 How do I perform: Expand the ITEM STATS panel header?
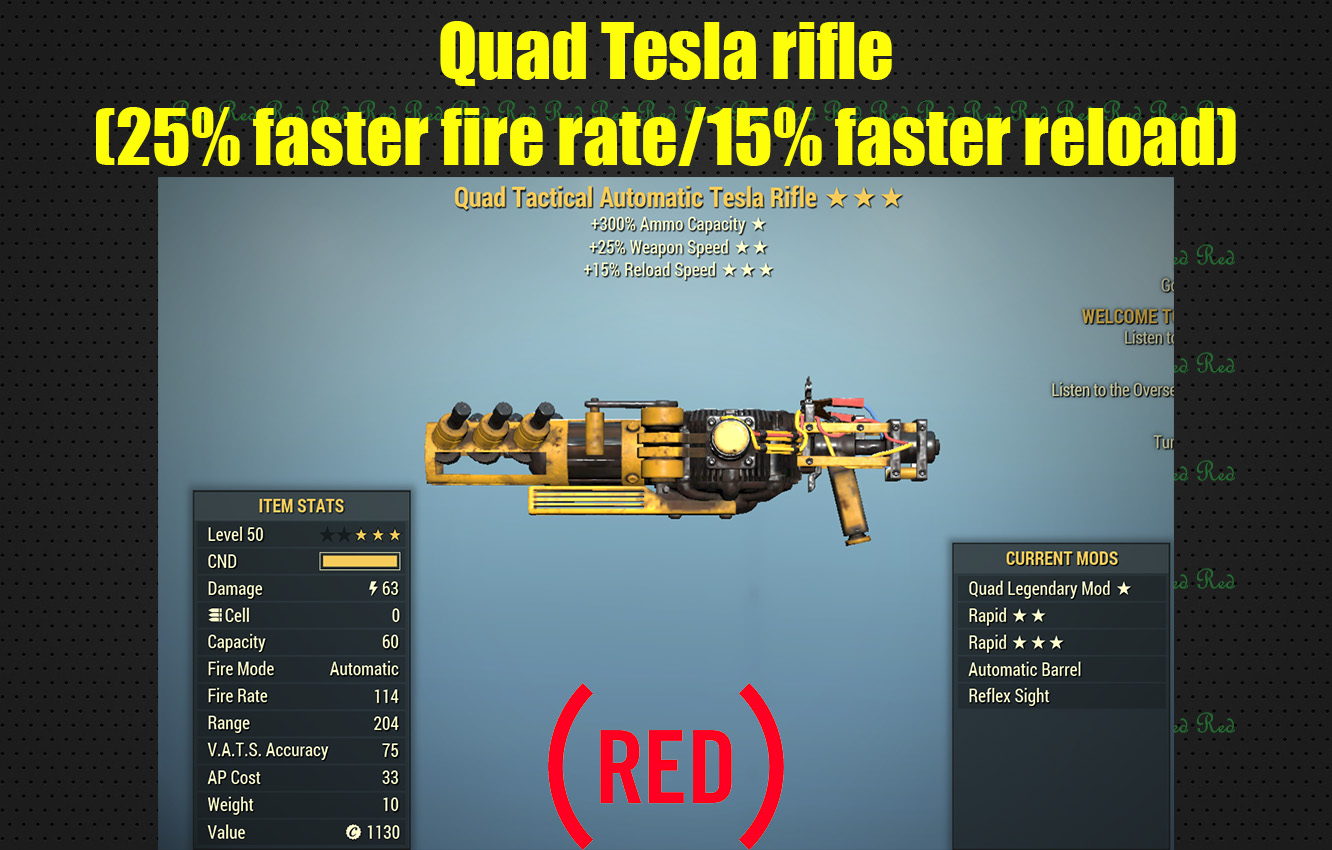point(302,506)
